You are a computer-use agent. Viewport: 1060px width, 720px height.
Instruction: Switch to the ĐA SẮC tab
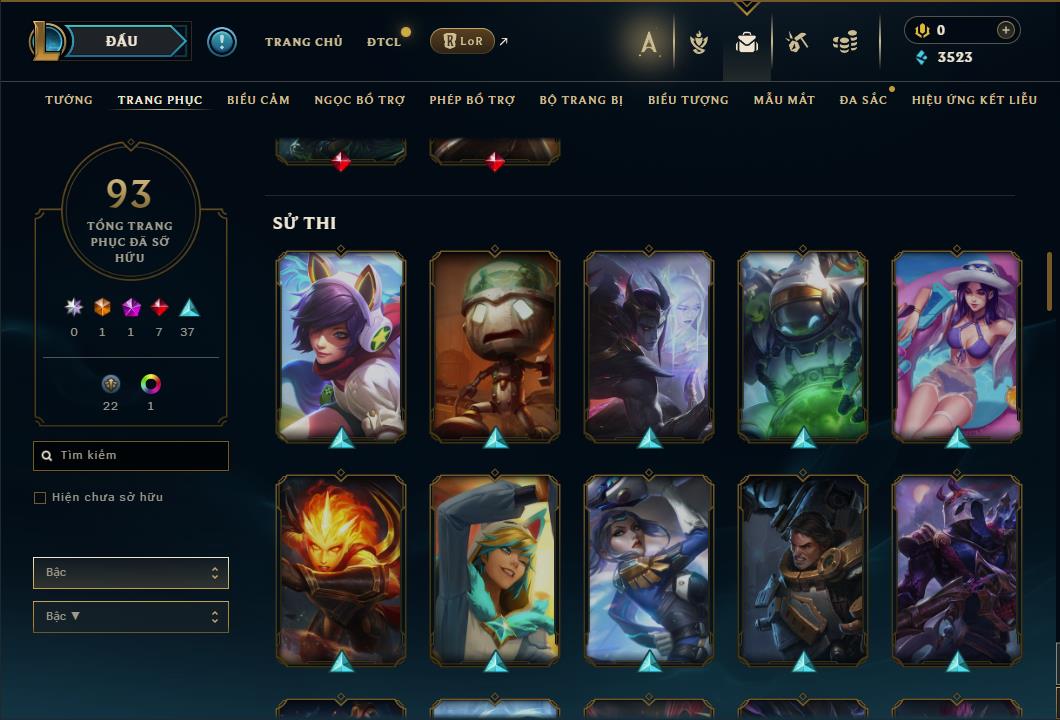(863, 100)
